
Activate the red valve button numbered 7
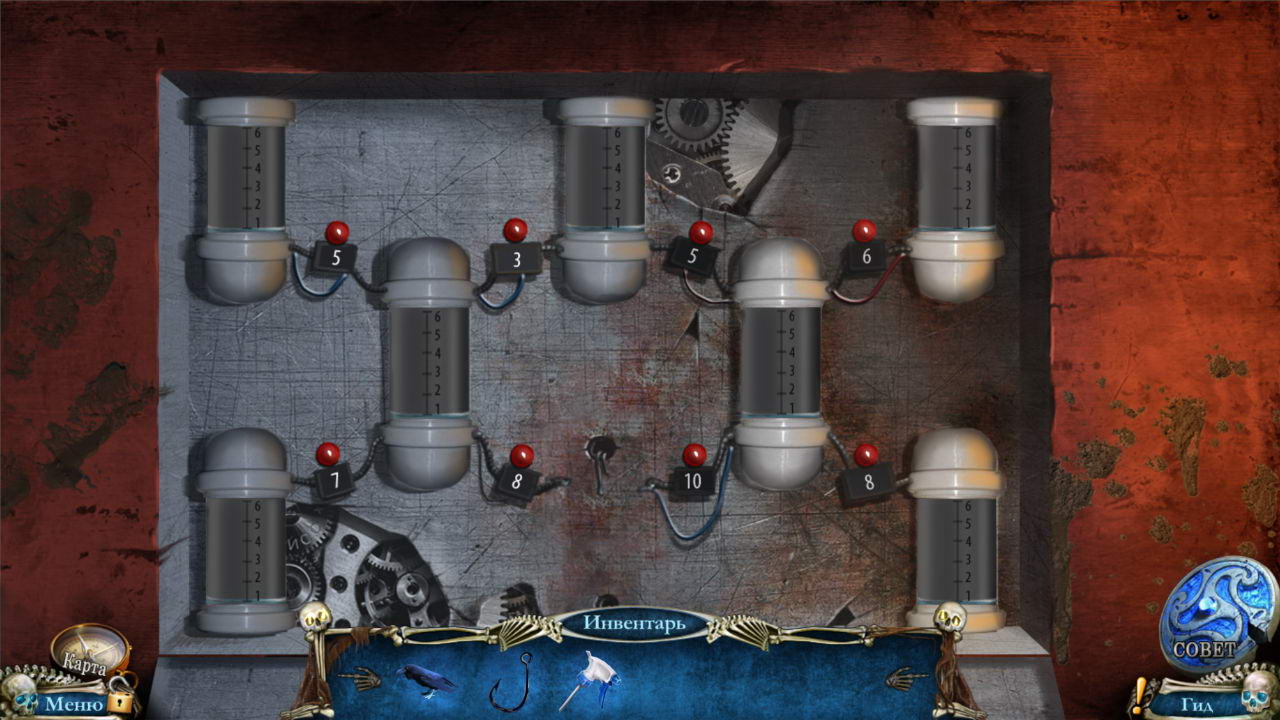coord(328,455)
